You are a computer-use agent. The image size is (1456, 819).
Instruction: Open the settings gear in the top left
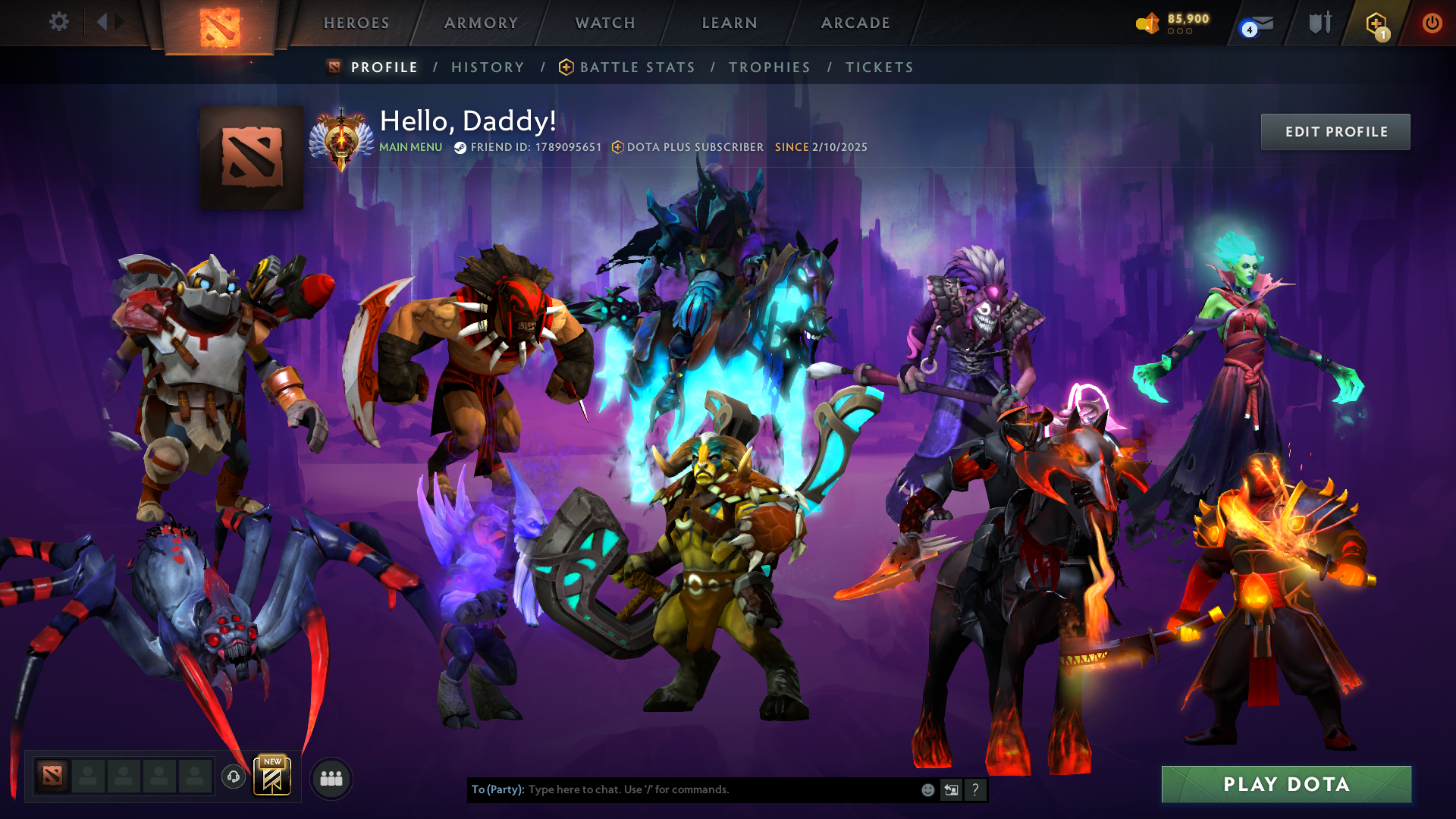[59, 22]
